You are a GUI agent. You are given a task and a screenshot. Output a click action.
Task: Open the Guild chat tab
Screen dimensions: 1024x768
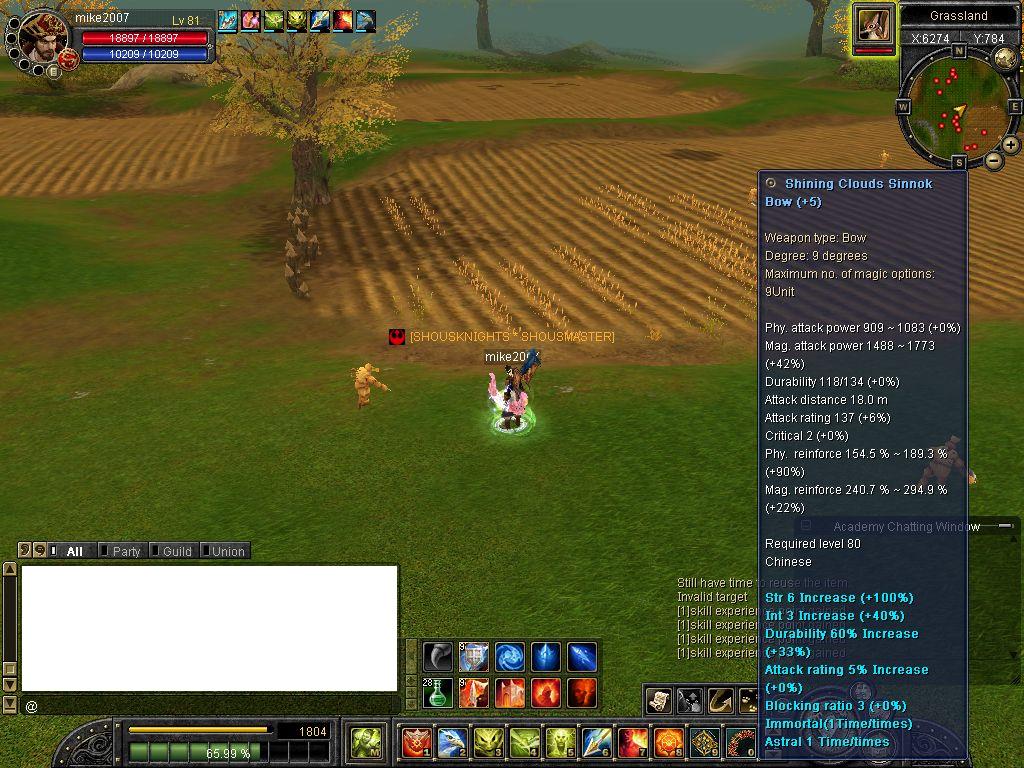[x=176, y=551]
